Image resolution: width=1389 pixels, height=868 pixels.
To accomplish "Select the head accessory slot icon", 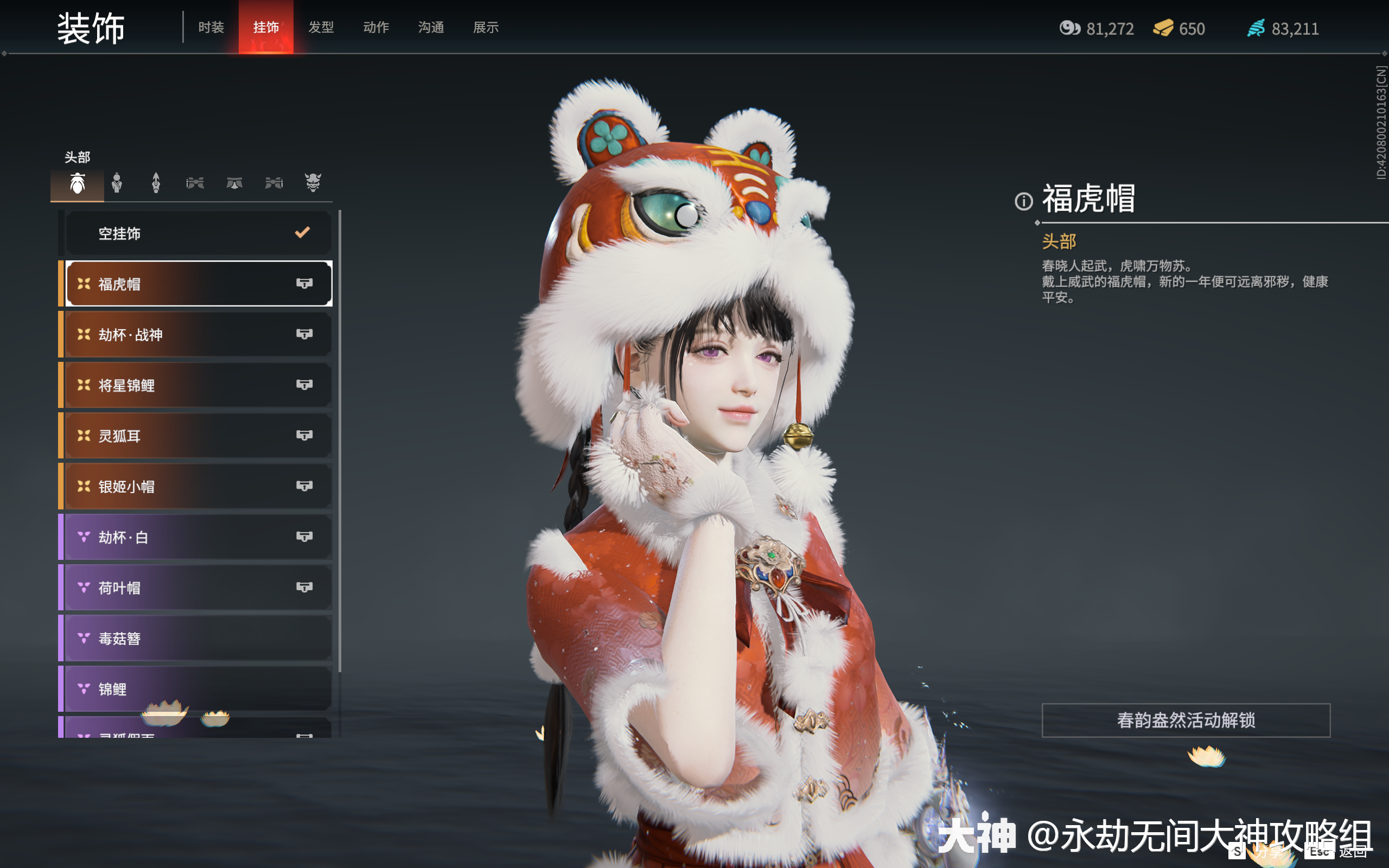I will pyautogui.click(x=78, y=184).
